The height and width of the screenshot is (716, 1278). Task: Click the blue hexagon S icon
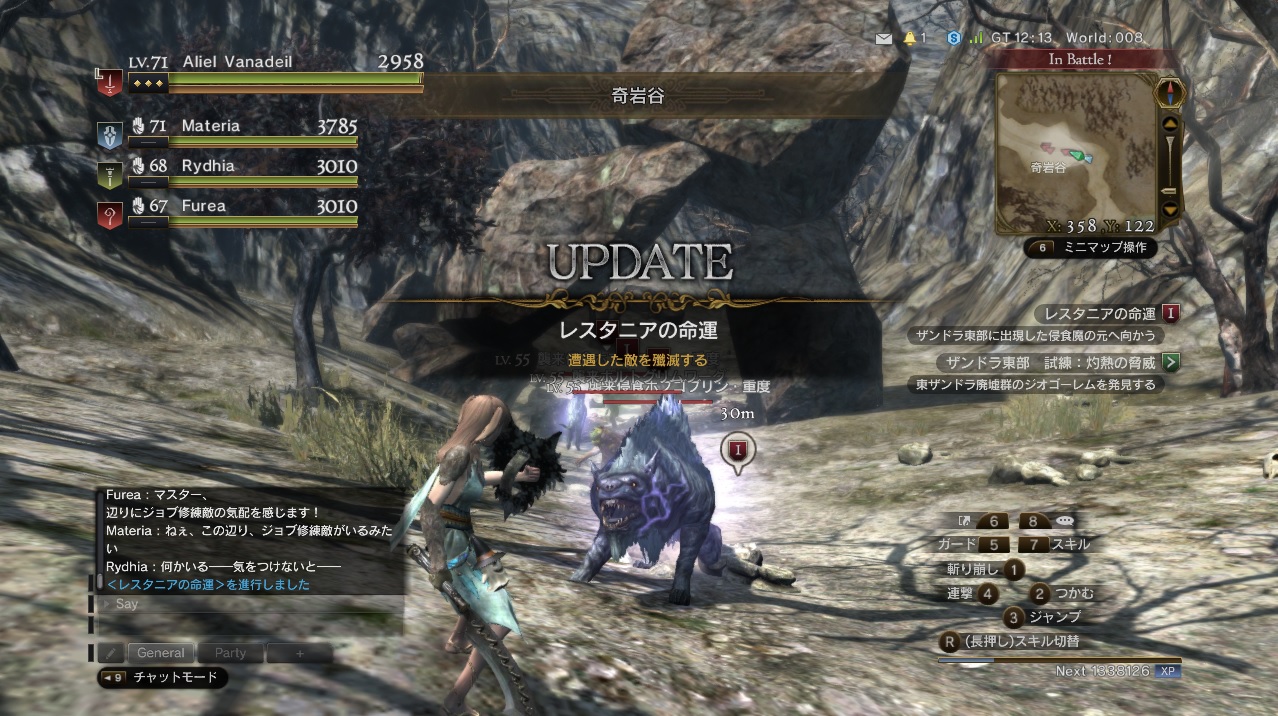pyautogui.click(x=954, y=38)
